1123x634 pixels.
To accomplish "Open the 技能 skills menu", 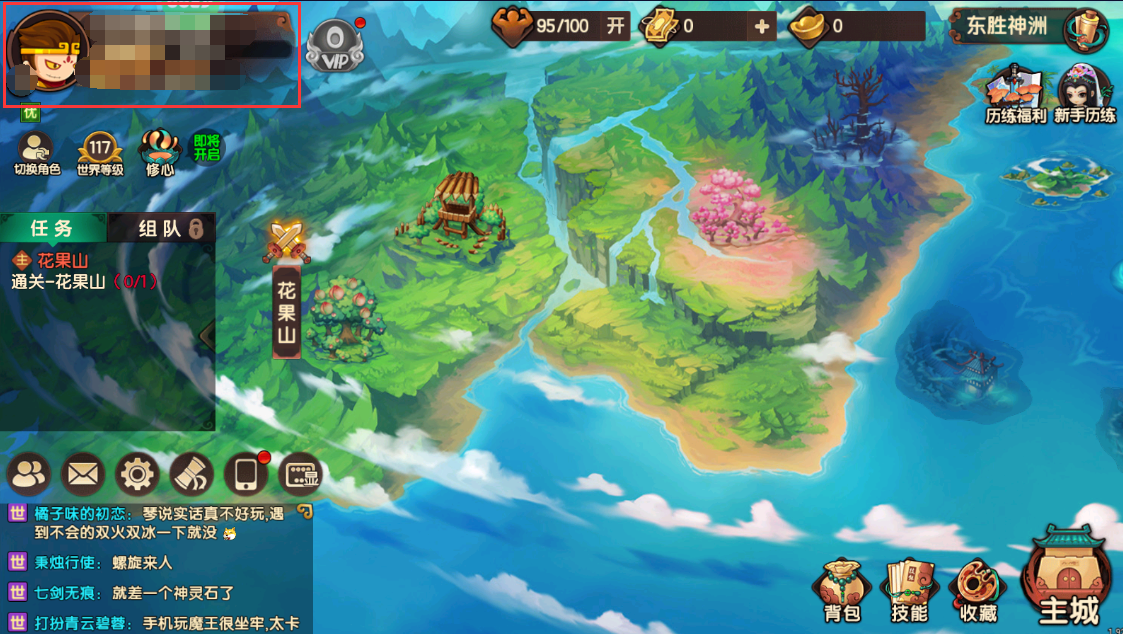I will 908,592.
